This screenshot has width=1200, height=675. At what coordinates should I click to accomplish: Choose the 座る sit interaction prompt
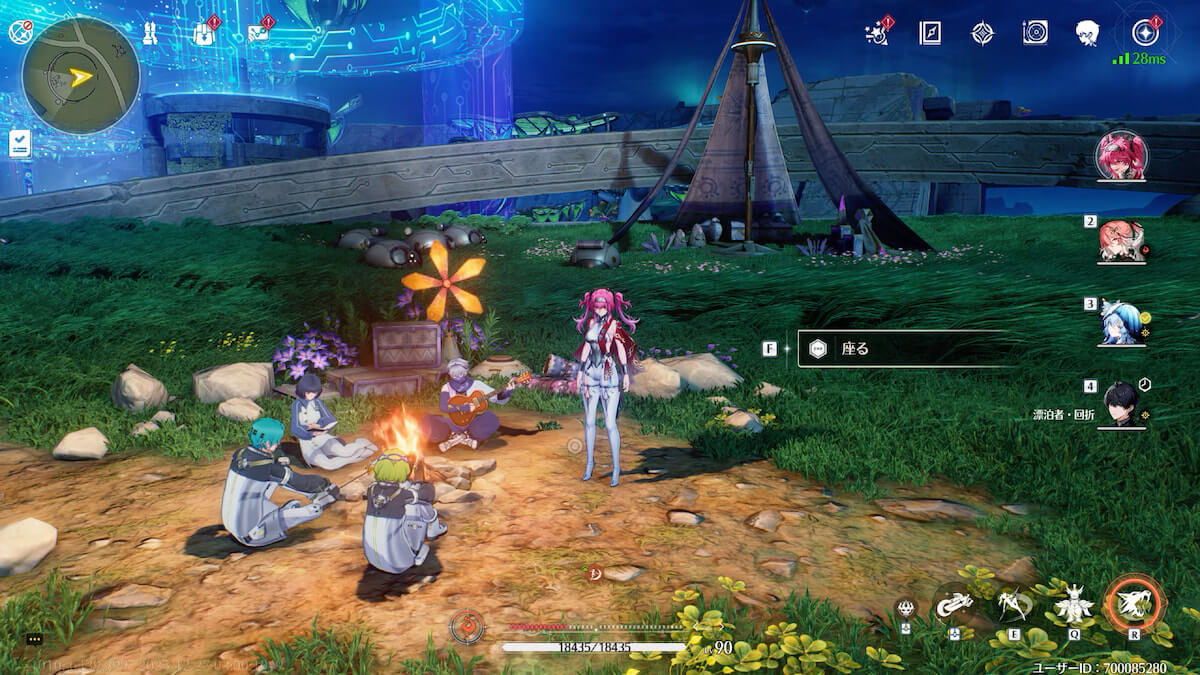point(900,349)
